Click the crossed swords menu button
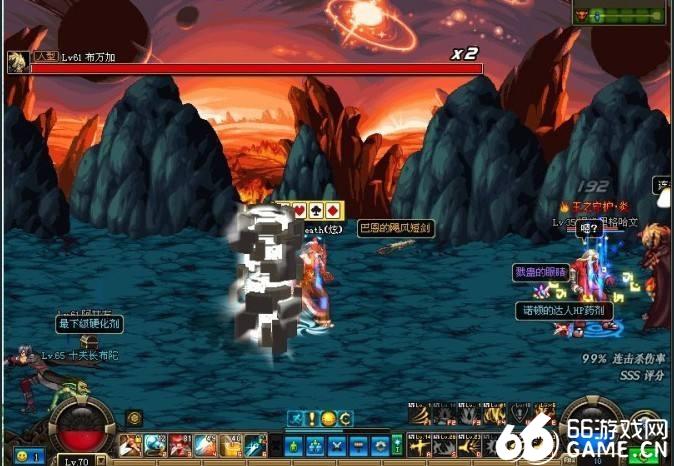Image resolution: width=674 pixels, height=466 pixels. (337, 445)
